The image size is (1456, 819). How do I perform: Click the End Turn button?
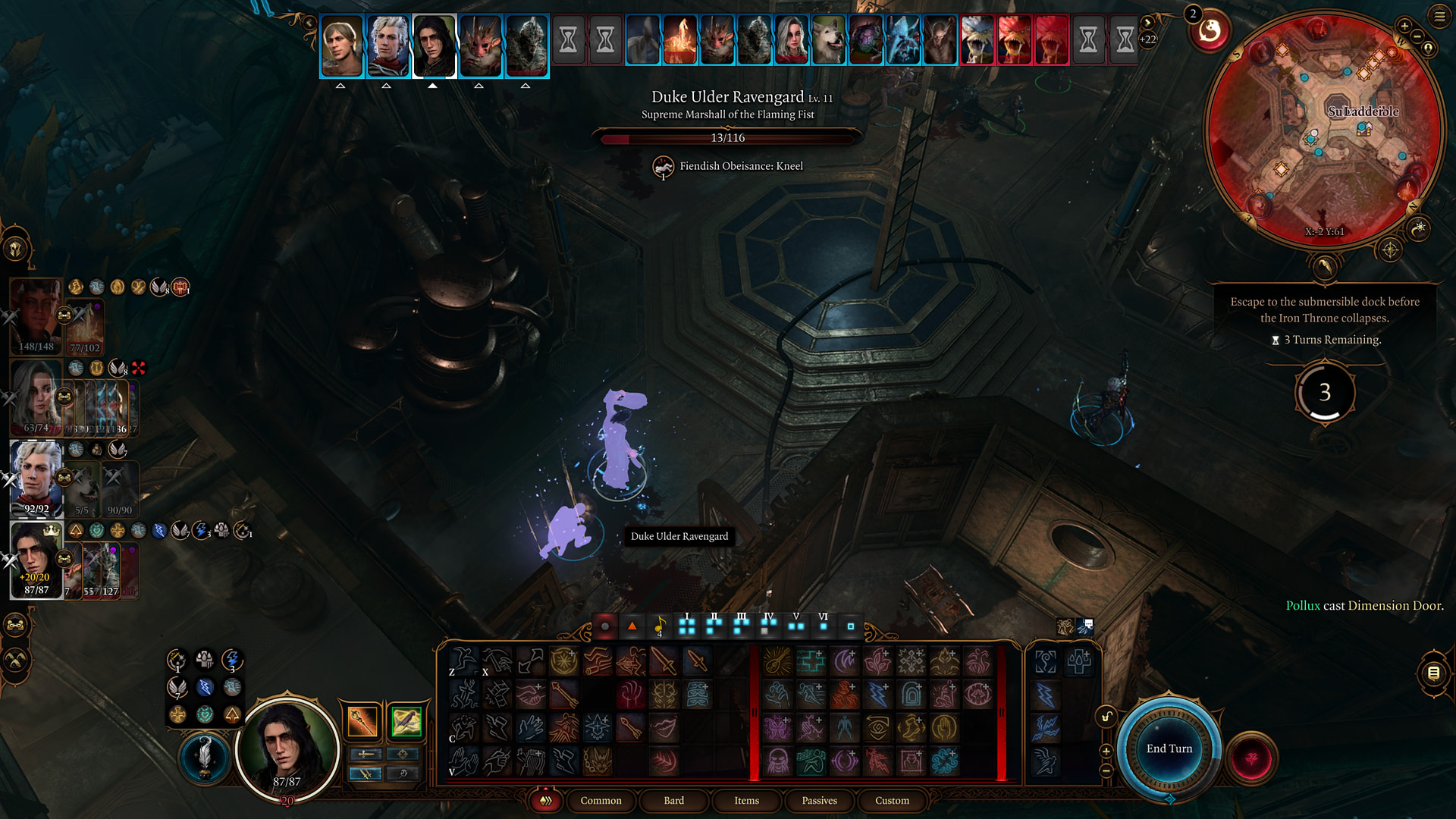pyautogui.click(x=1169, y=748)
